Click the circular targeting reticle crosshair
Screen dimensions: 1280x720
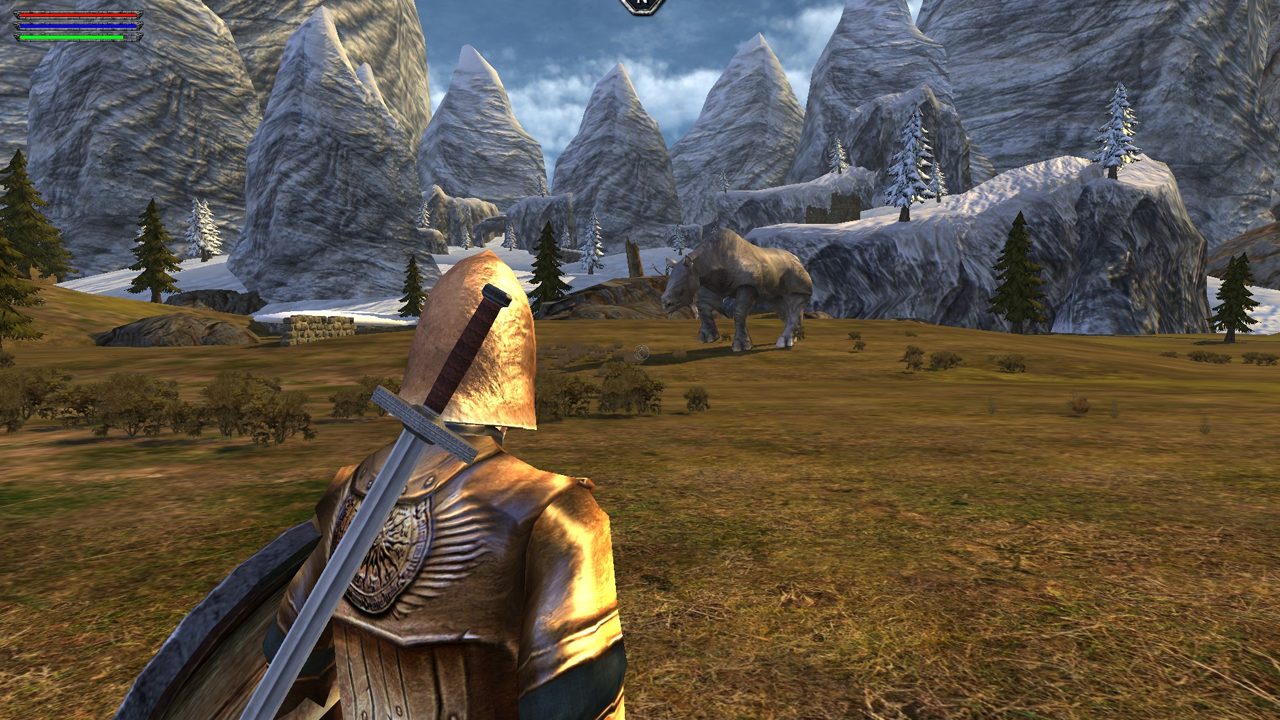tap(641, 352)
